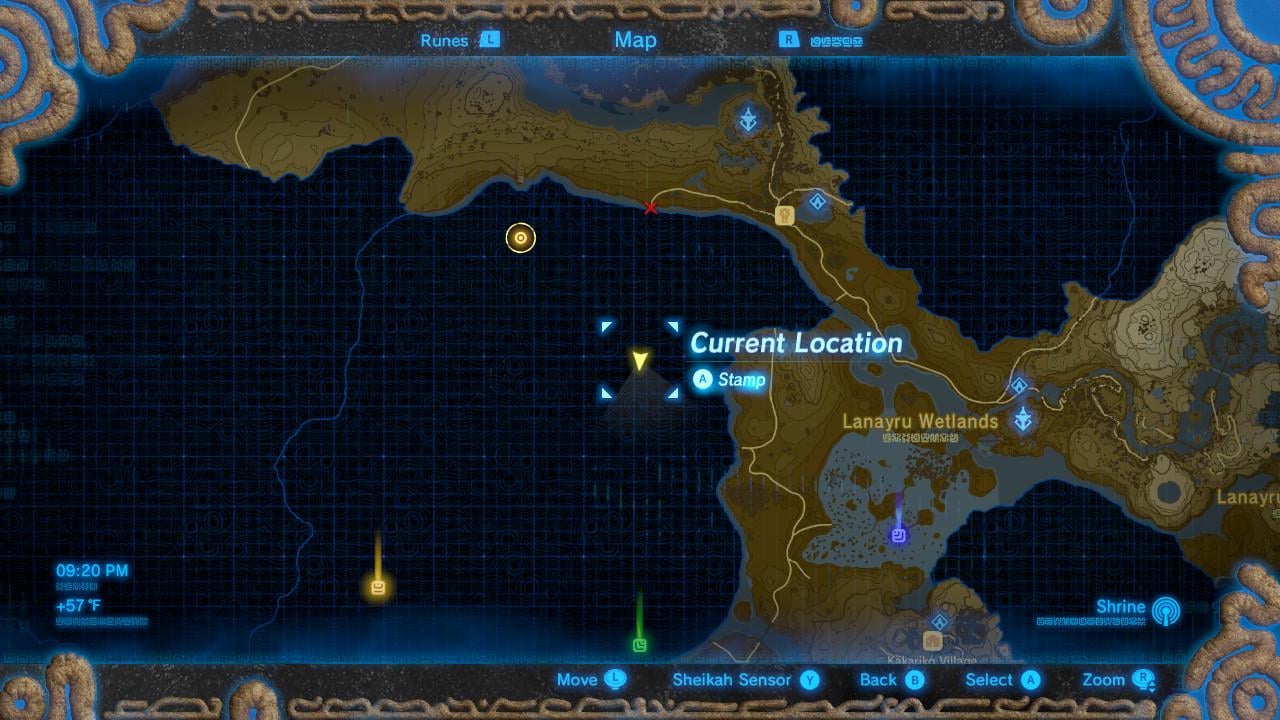The height and width of the screenshot is (720, 1280).
Task: Click the Lanayru Wetlands region label
Action: [920, 422]
